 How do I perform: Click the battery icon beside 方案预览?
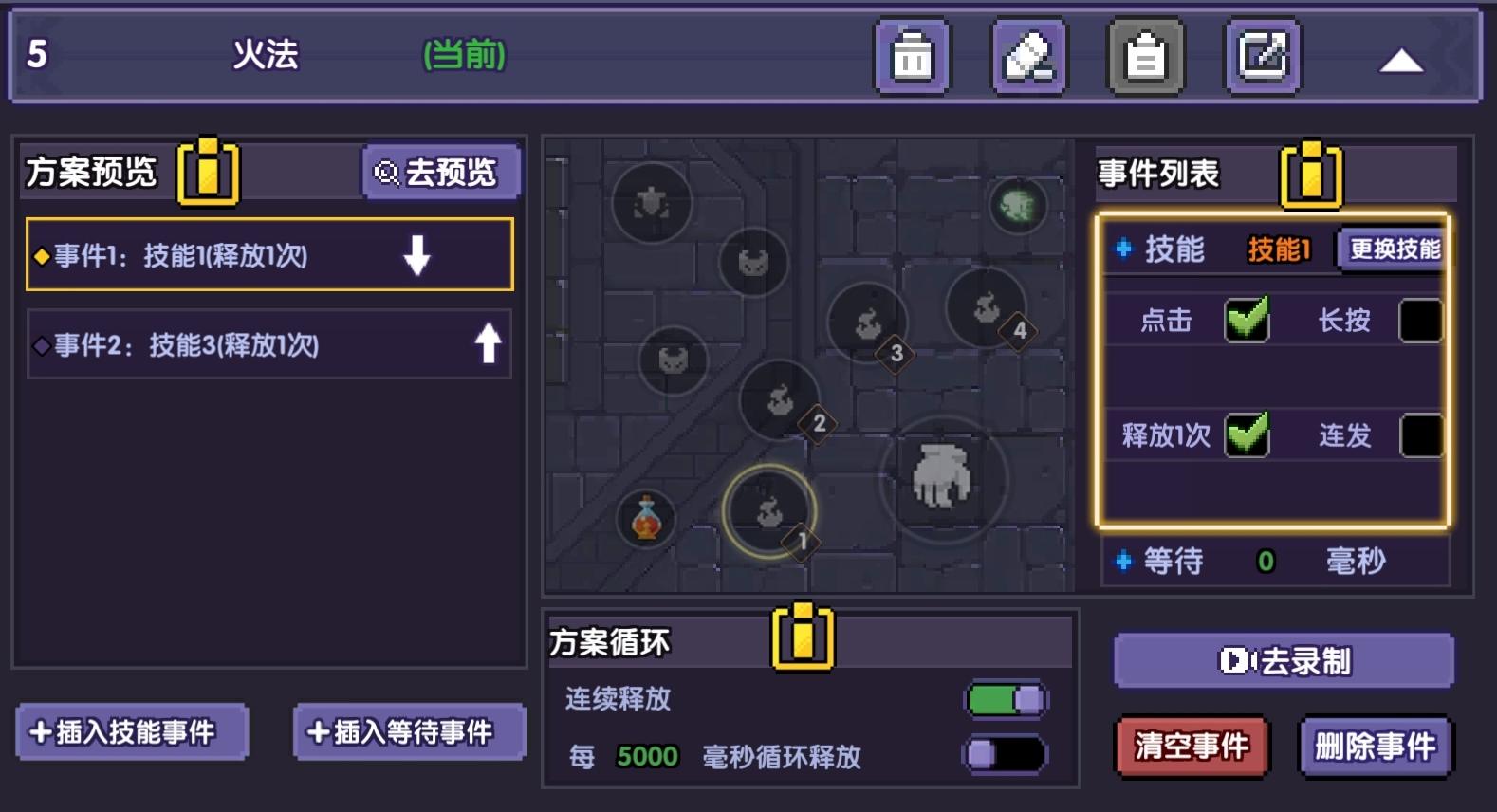point(207,171)
